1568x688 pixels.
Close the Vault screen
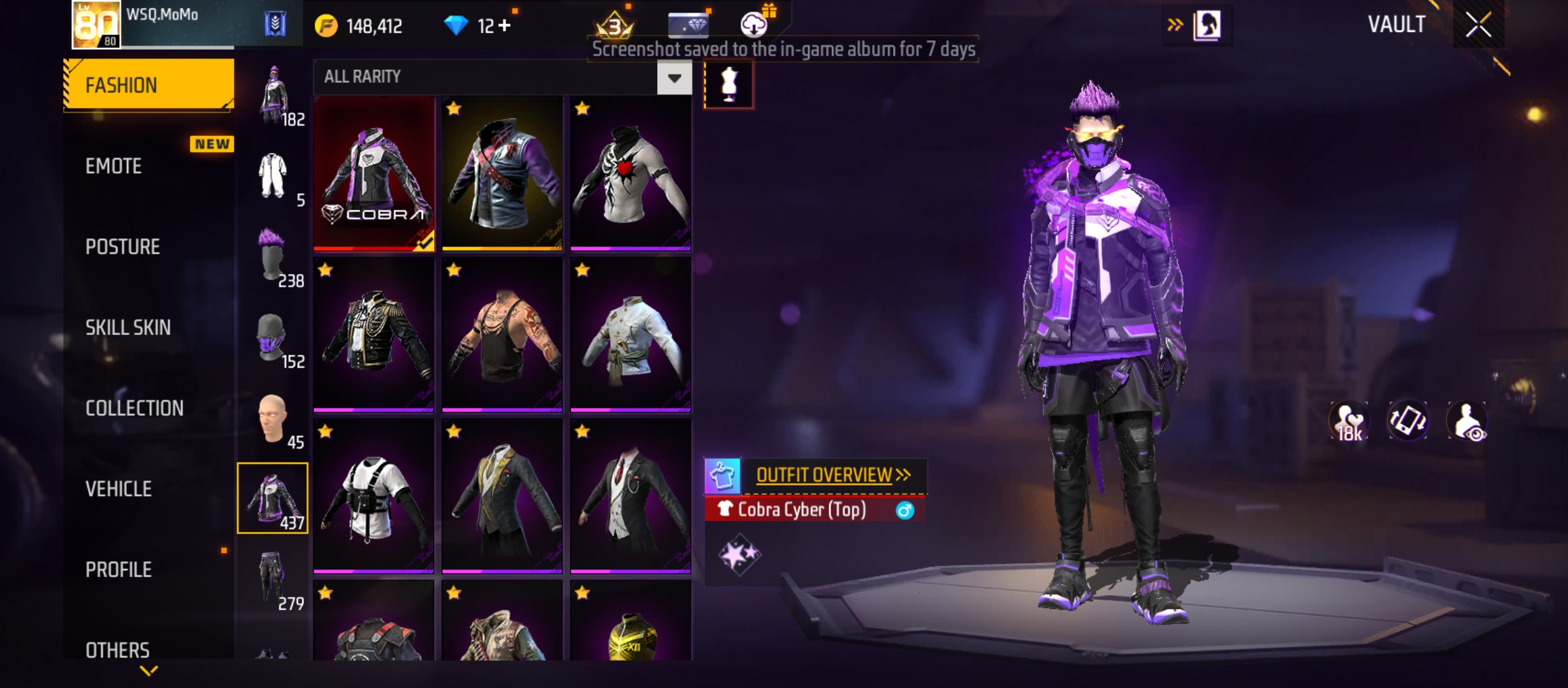click(x=1477, y=25)
